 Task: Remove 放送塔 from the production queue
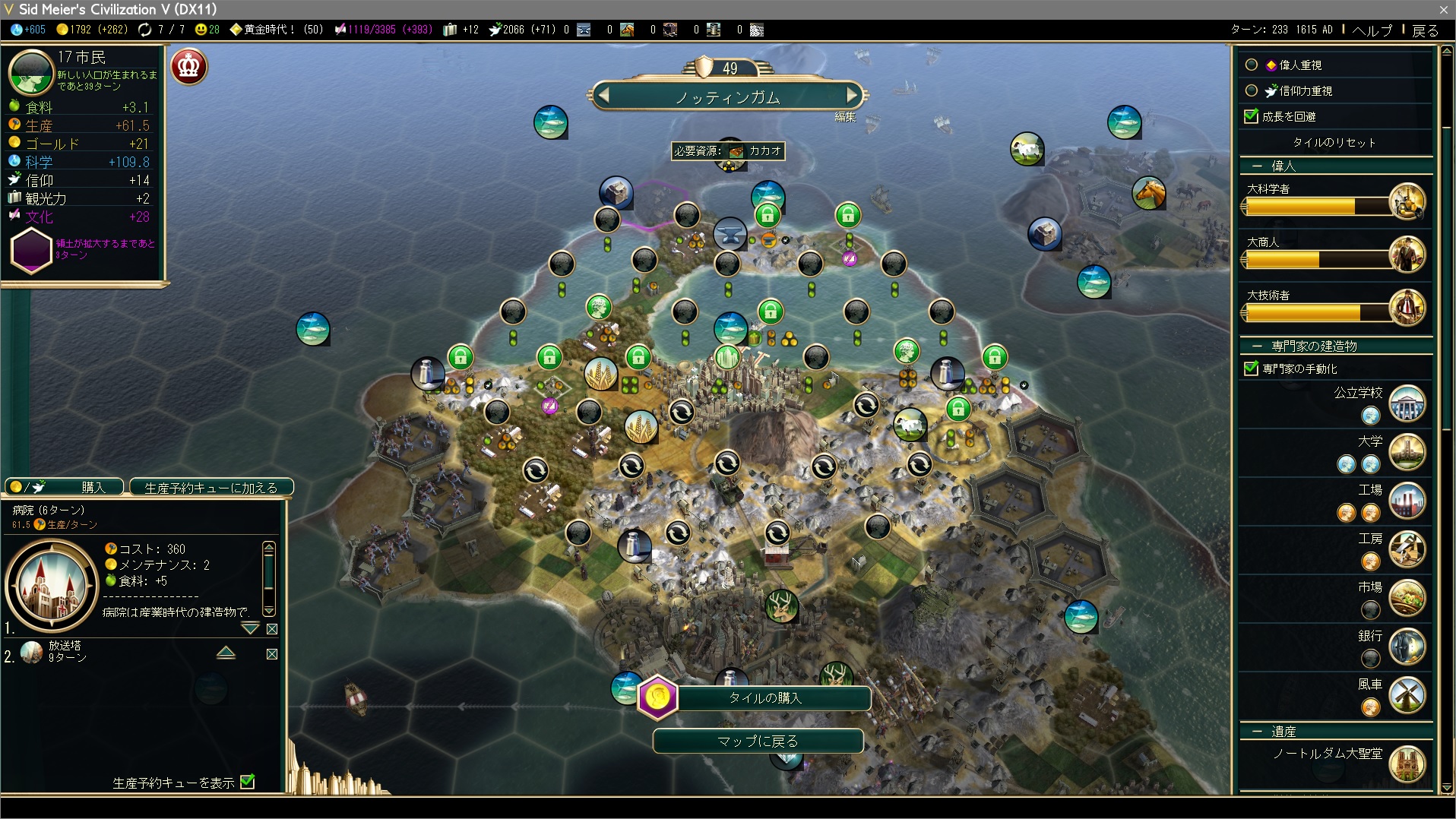272,654
